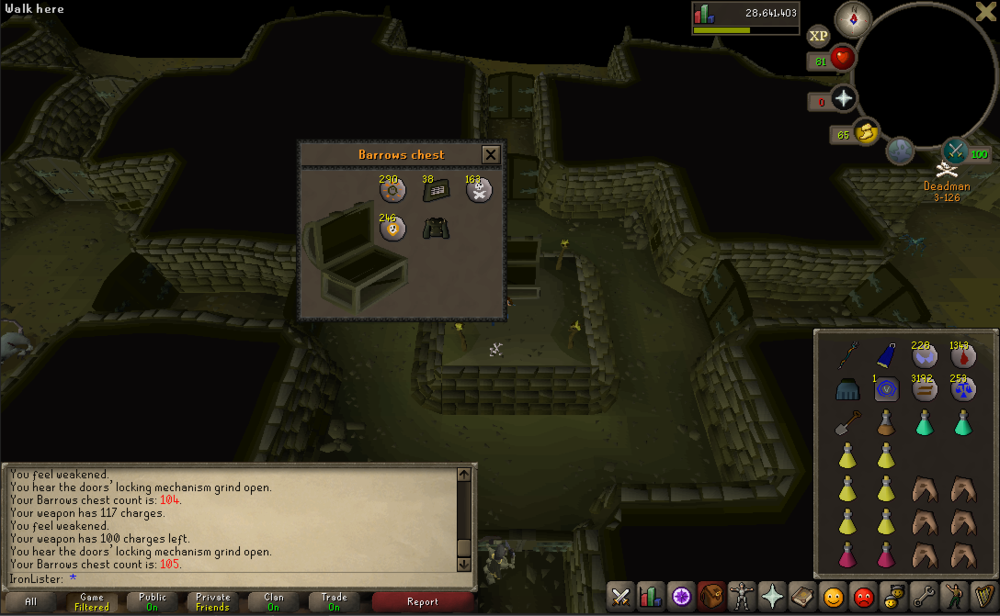Screen dimensions: 1000x616
Task: Select the blue cape in the inventory
Action: click(887, 355)
